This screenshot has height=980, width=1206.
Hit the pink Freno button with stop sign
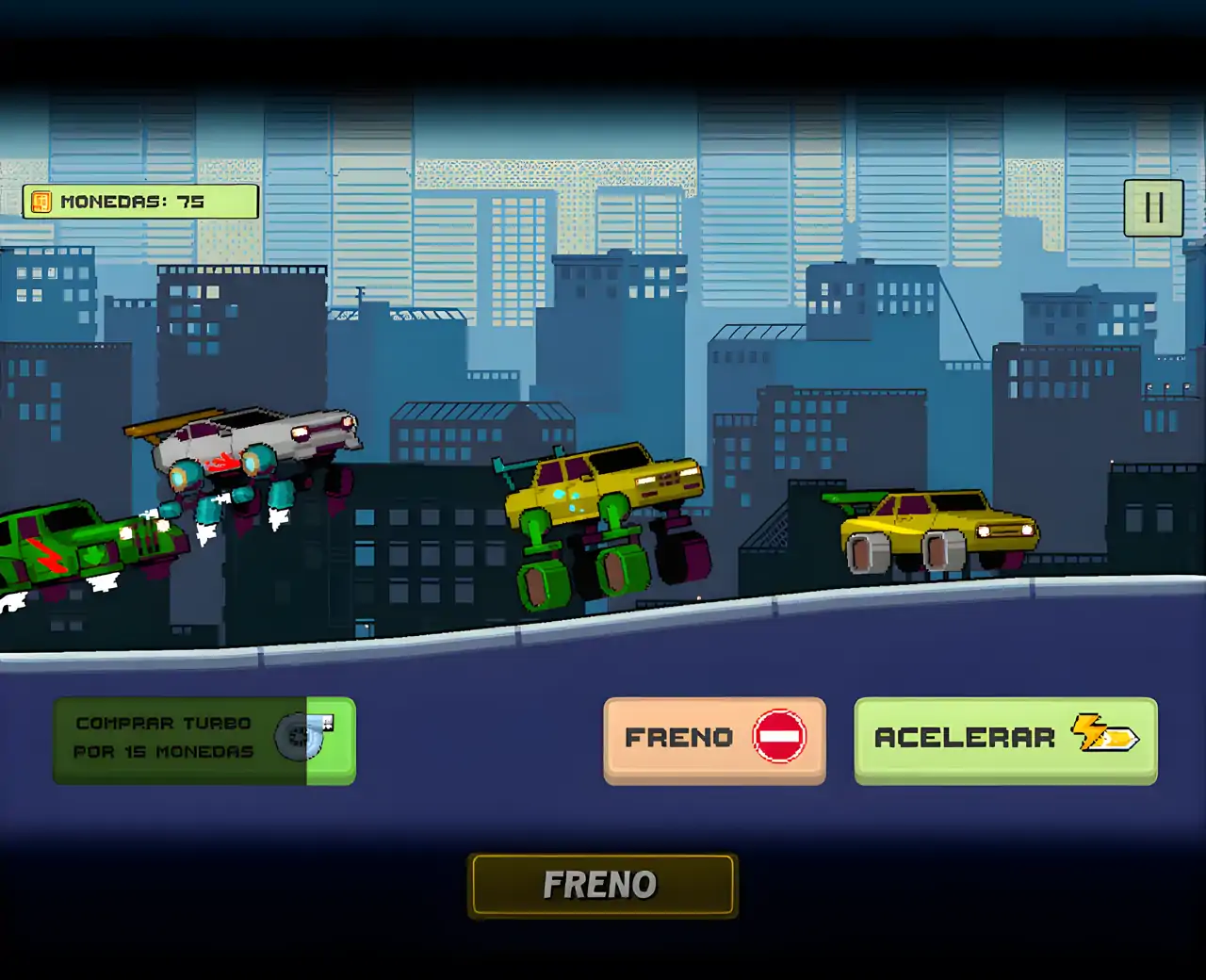tap(714, 739)
